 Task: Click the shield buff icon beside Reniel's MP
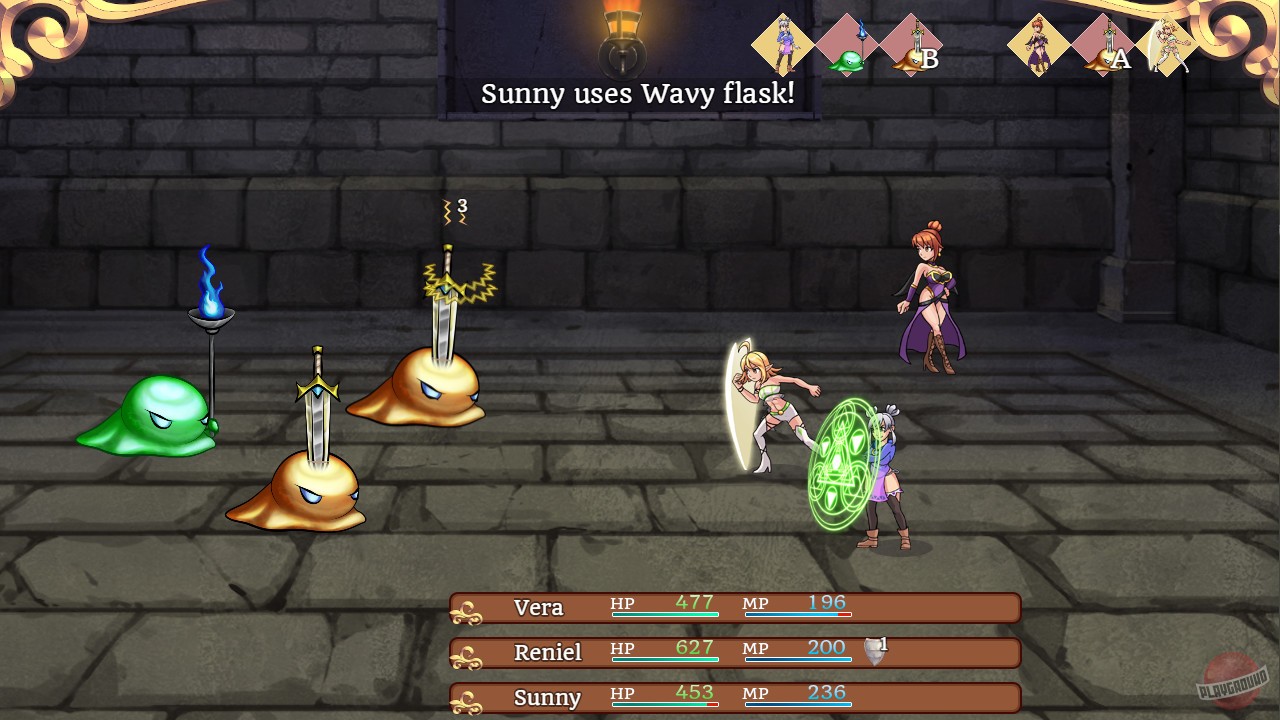(872, 650)
